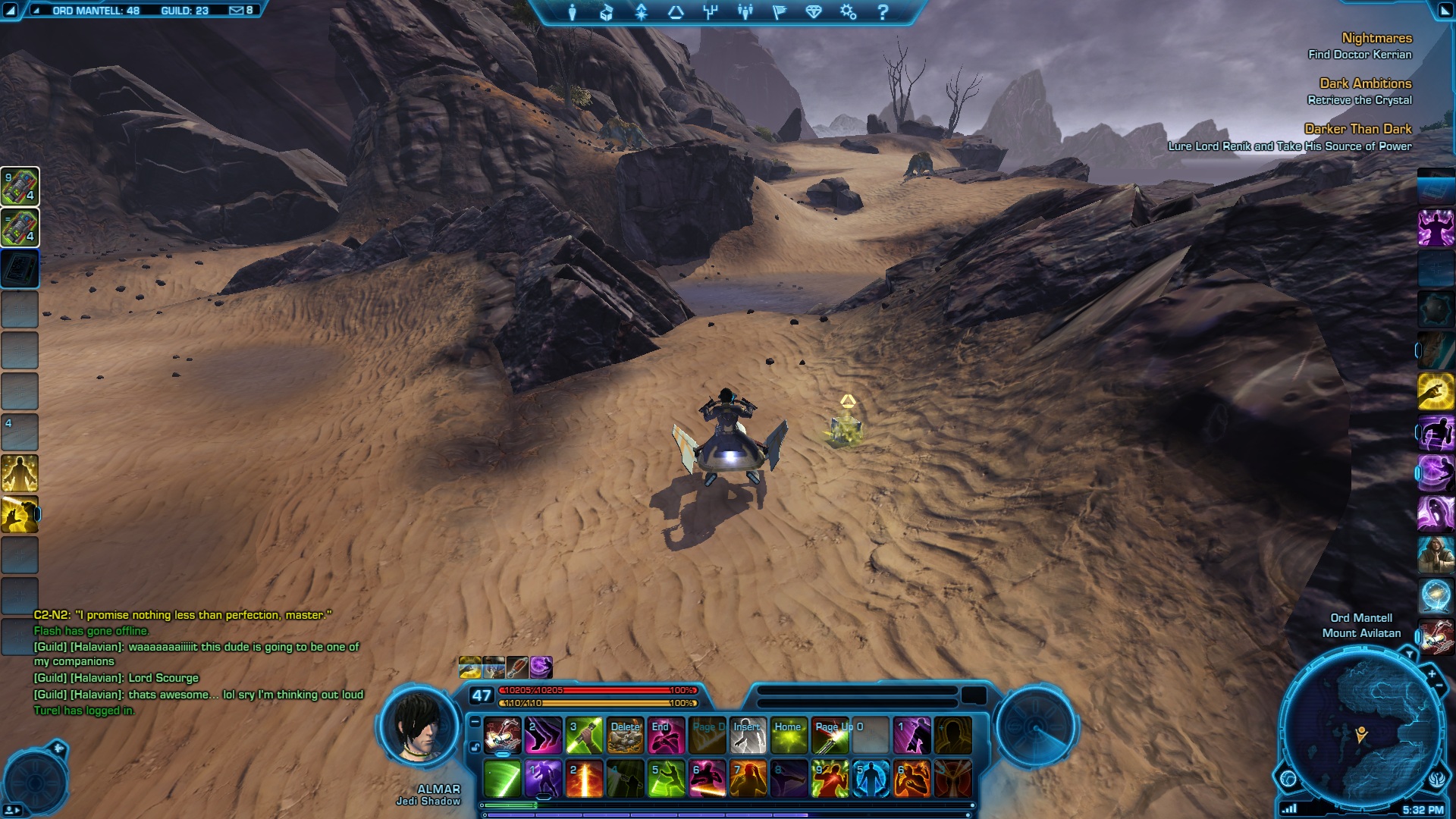Image resolution: width=1456 pixels, height=819 pixels.
Task: Open the inventory box icon
Action: pos(607,12)
